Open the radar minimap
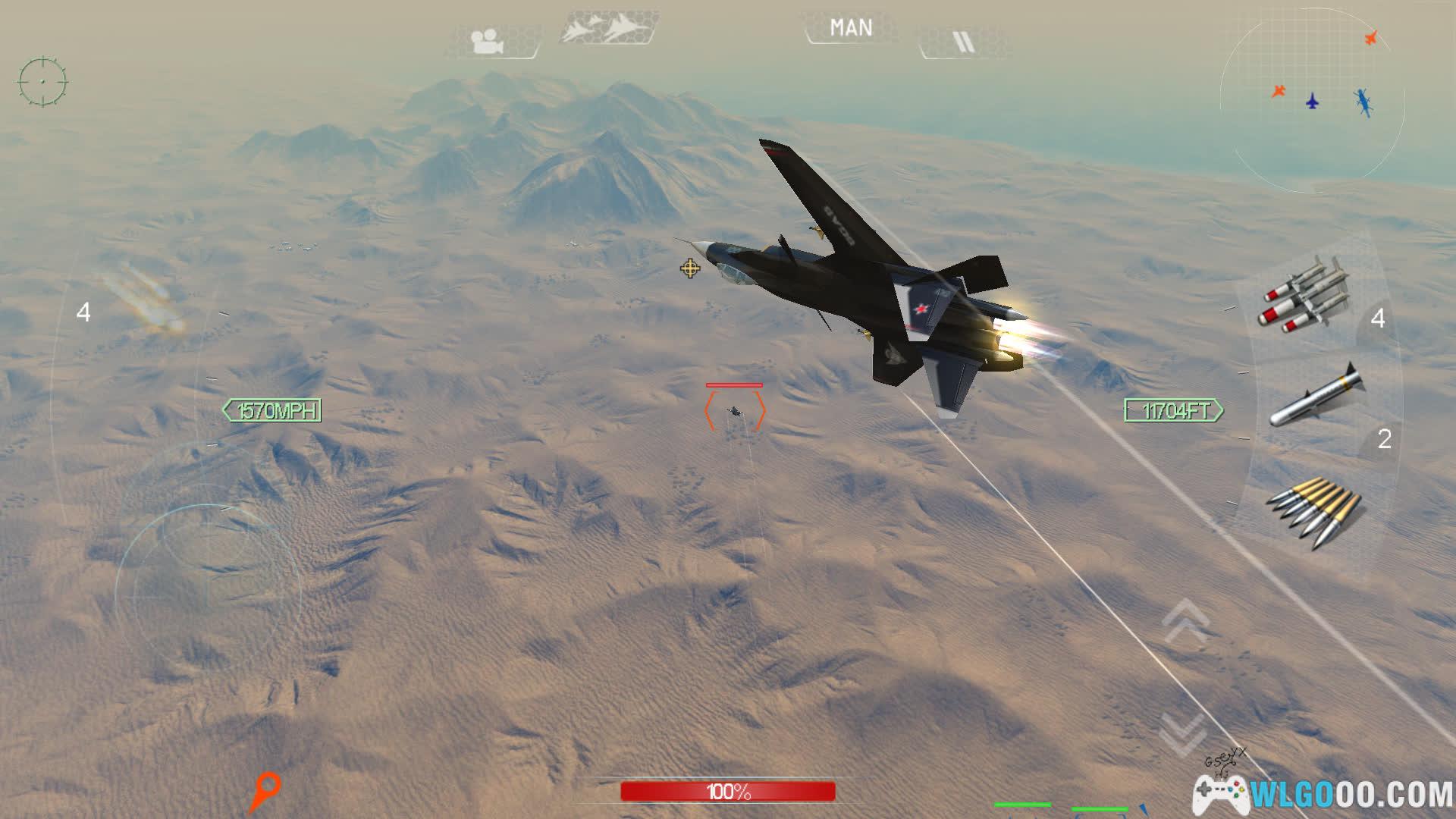 pos(1312,100)
